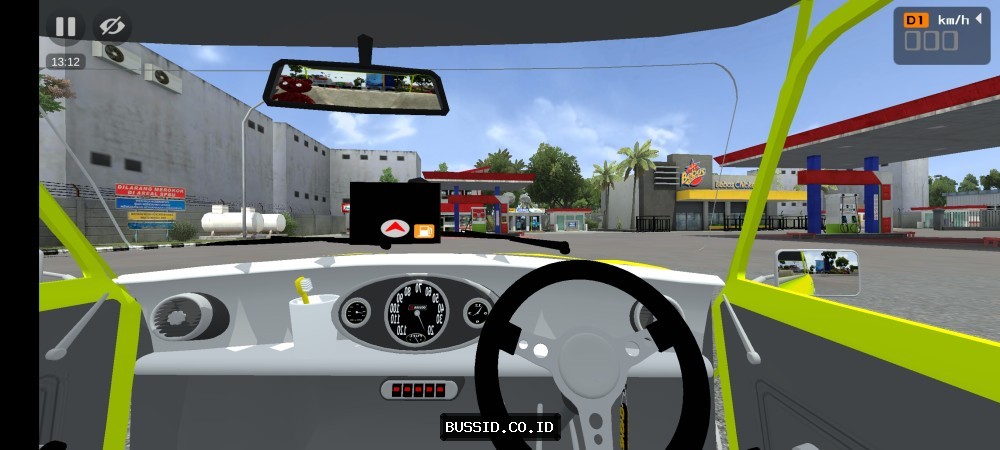This screenshot has height=450, width=1000.
Task: Hide the on-screen controls with the eye icon
Action: 112,27
